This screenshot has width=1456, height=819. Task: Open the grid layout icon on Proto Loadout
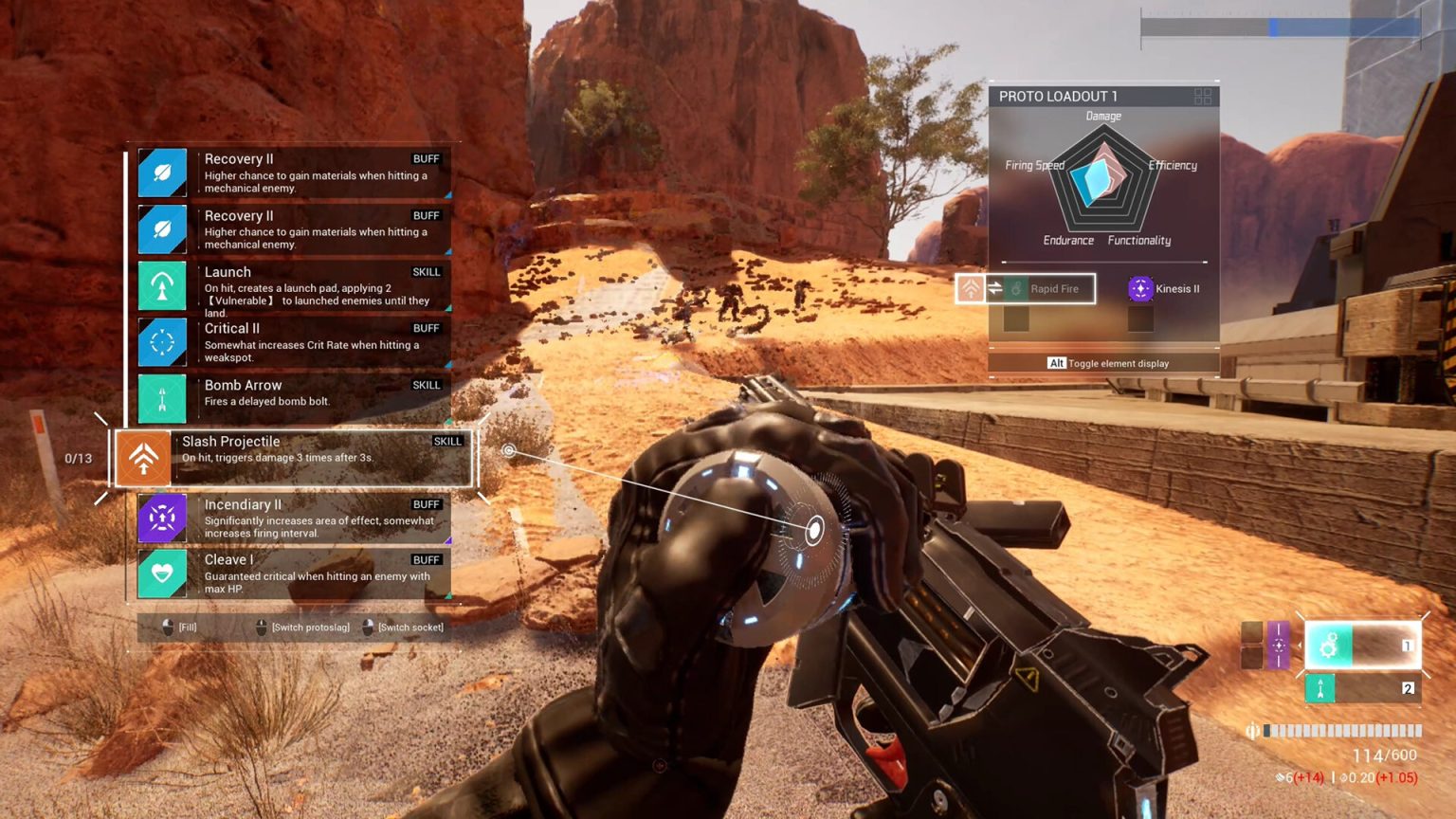(1204, 96)
